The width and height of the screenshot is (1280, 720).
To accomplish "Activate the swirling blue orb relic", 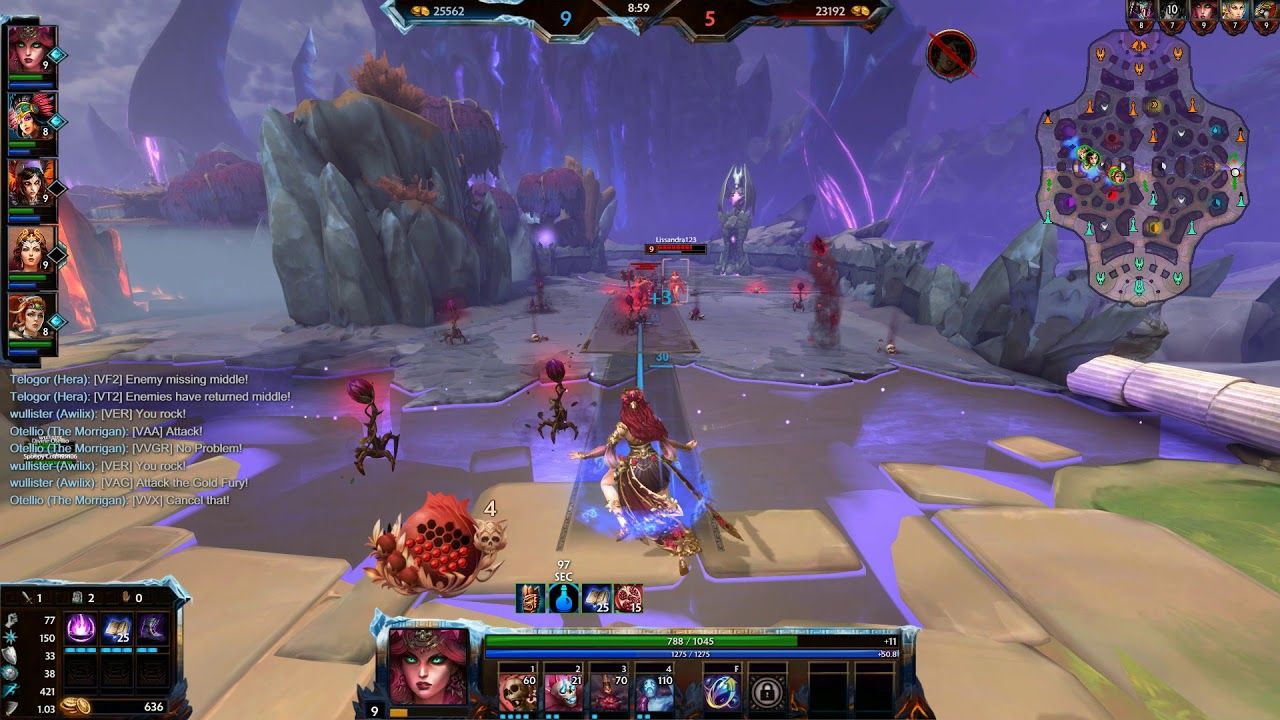I will 721,691.
